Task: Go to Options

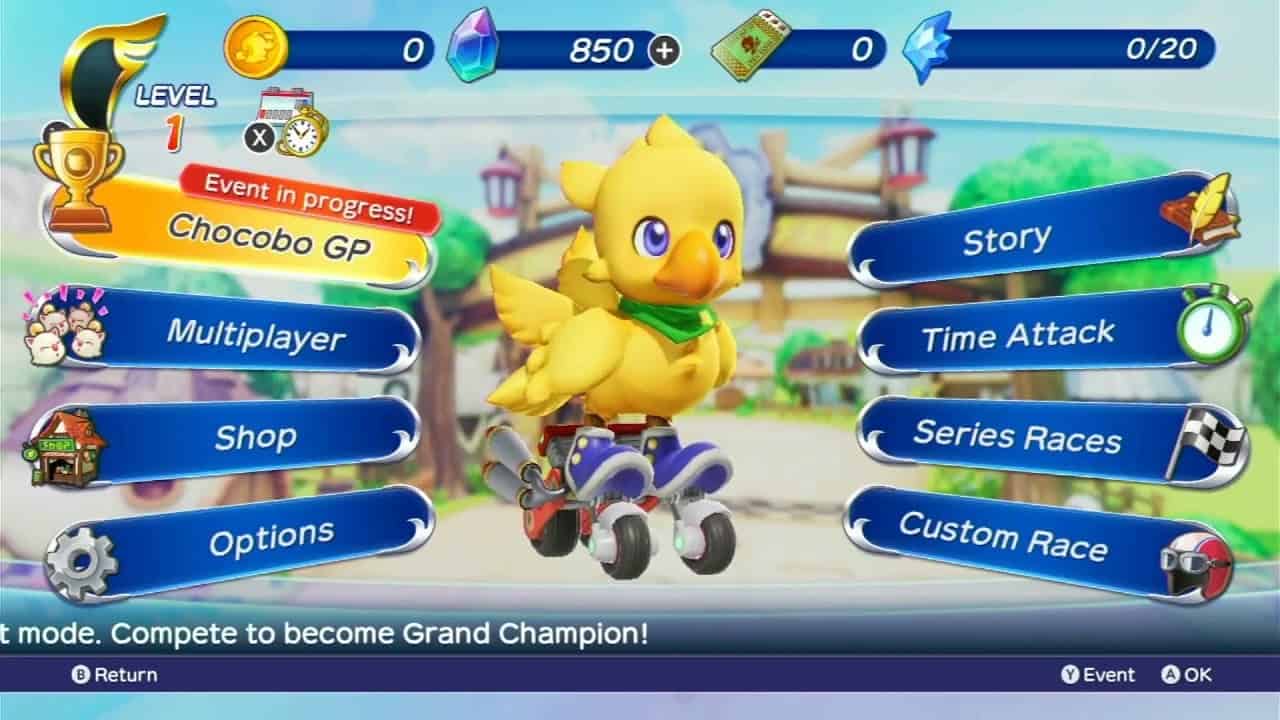Action: click(x=270, y=540)
